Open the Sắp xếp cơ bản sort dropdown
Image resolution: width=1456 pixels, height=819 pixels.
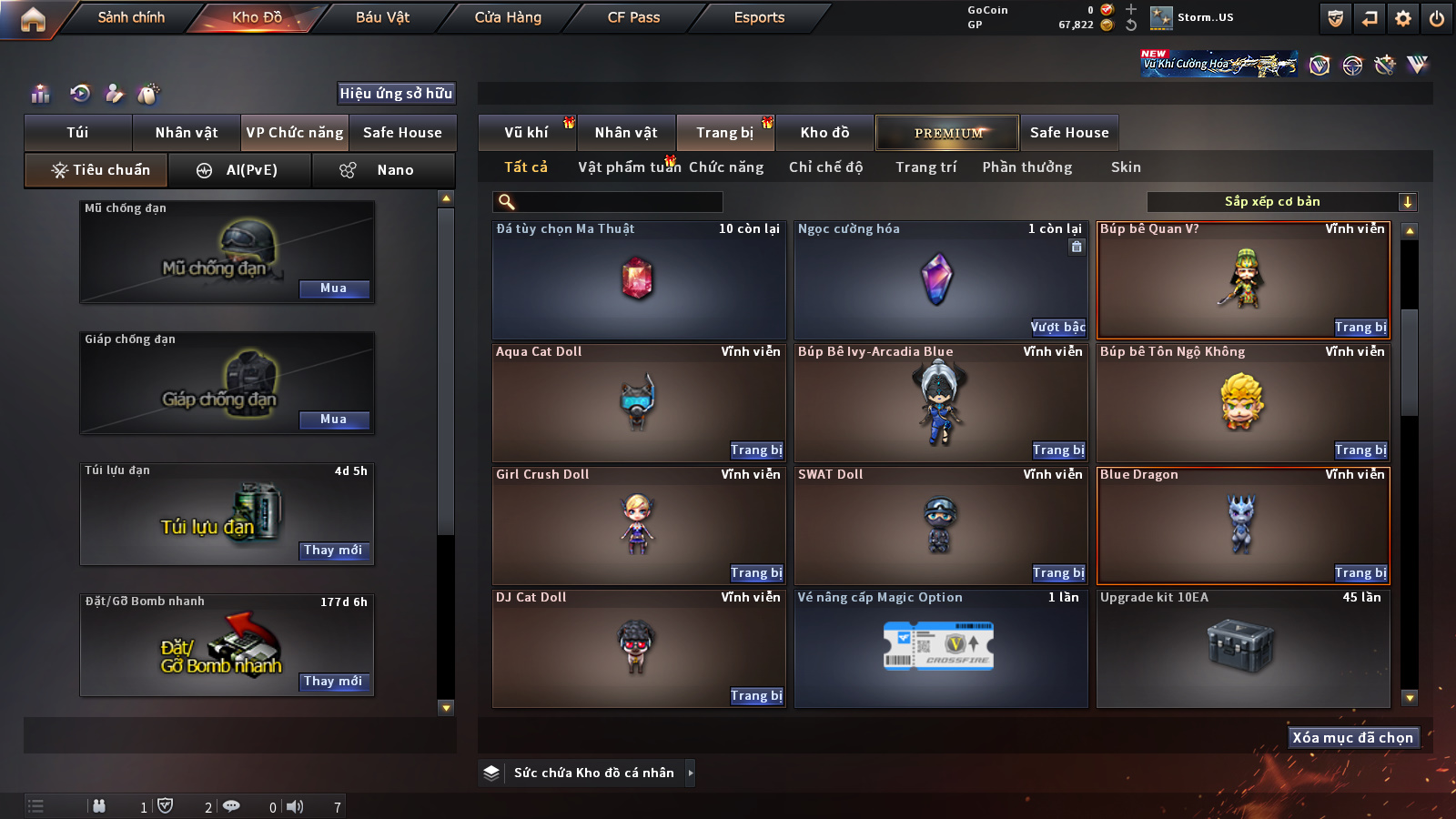click(1281, 202)
